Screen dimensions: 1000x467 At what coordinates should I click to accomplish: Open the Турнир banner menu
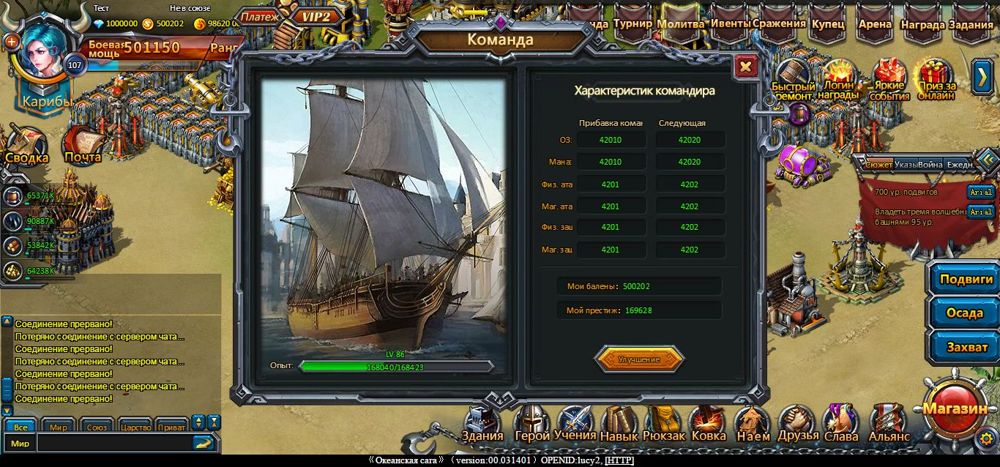coord(634,24)
